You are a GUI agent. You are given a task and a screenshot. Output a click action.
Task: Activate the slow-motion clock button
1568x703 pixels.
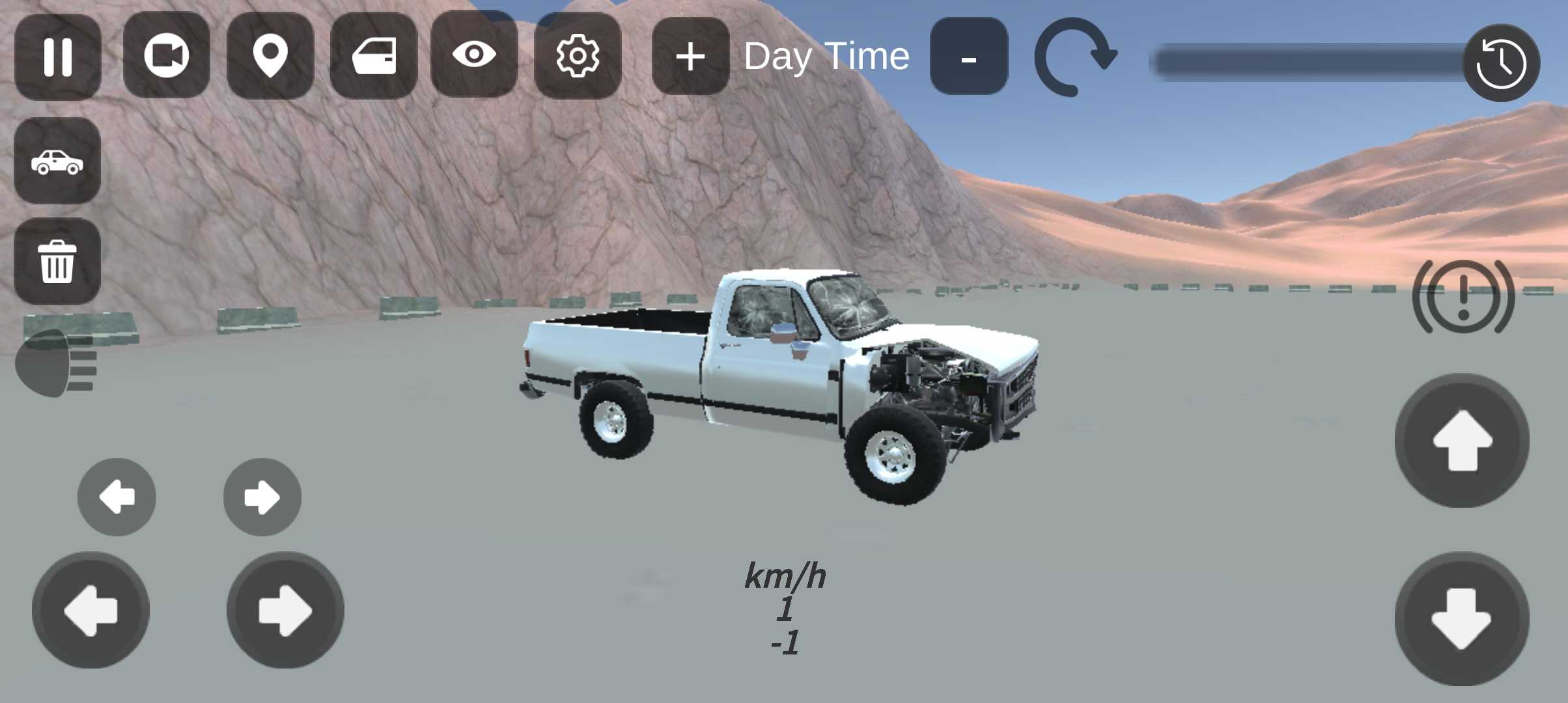[x=1501, y=63]
